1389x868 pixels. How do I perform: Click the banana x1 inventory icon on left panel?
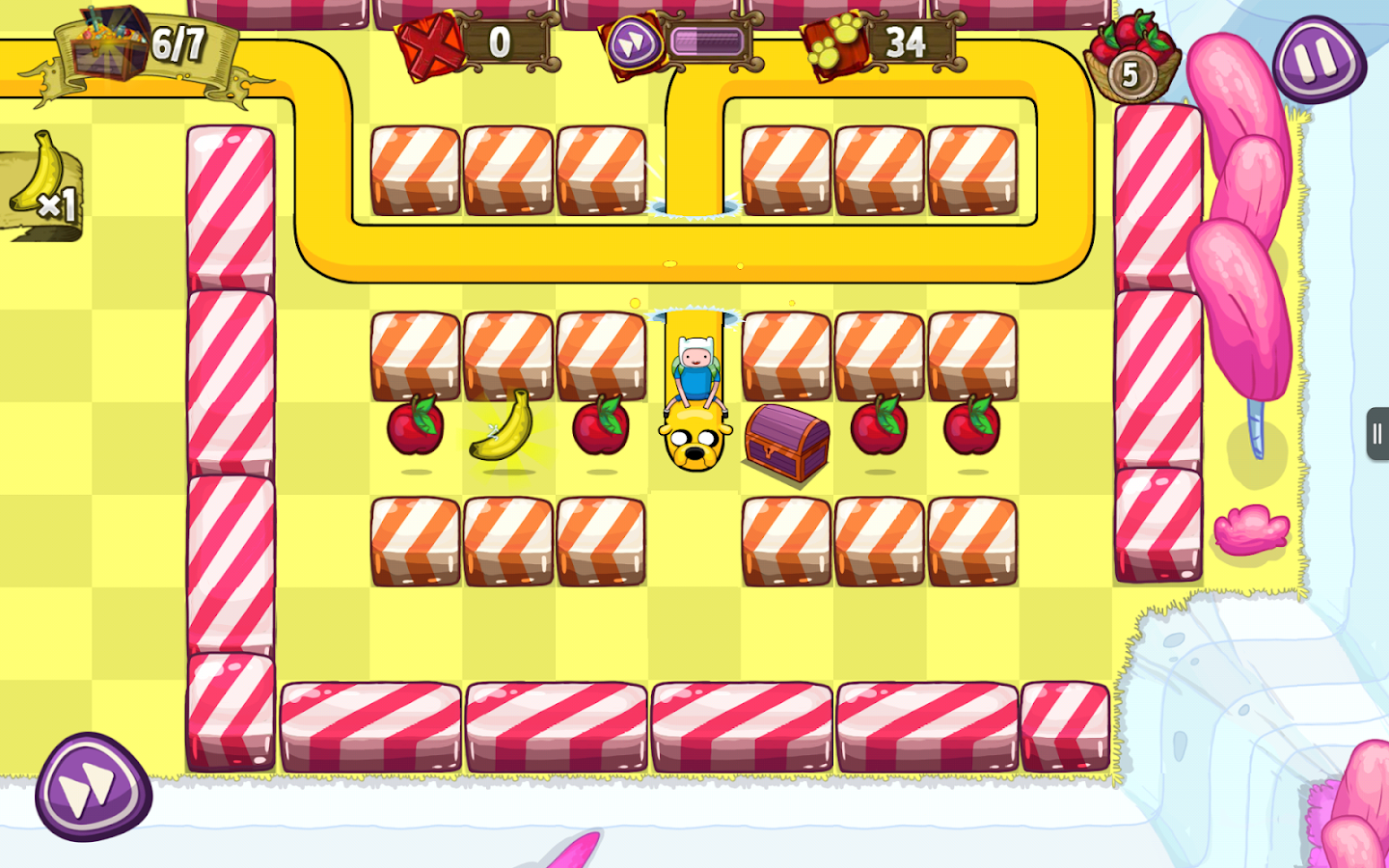tap(41, 183)
